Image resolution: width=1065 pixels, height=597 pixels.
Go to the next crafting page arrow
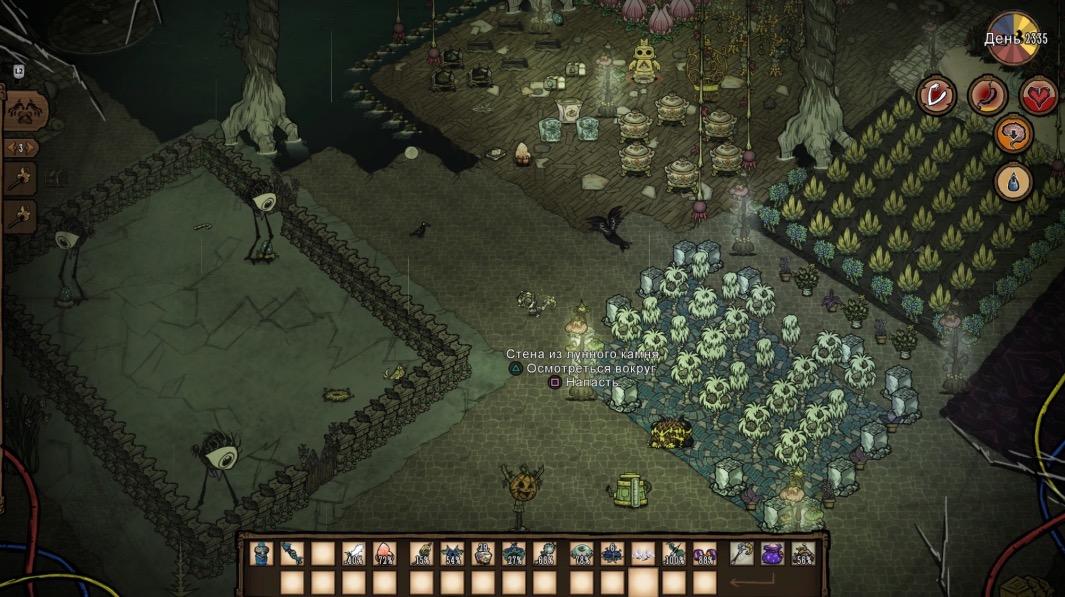(34, 148)
